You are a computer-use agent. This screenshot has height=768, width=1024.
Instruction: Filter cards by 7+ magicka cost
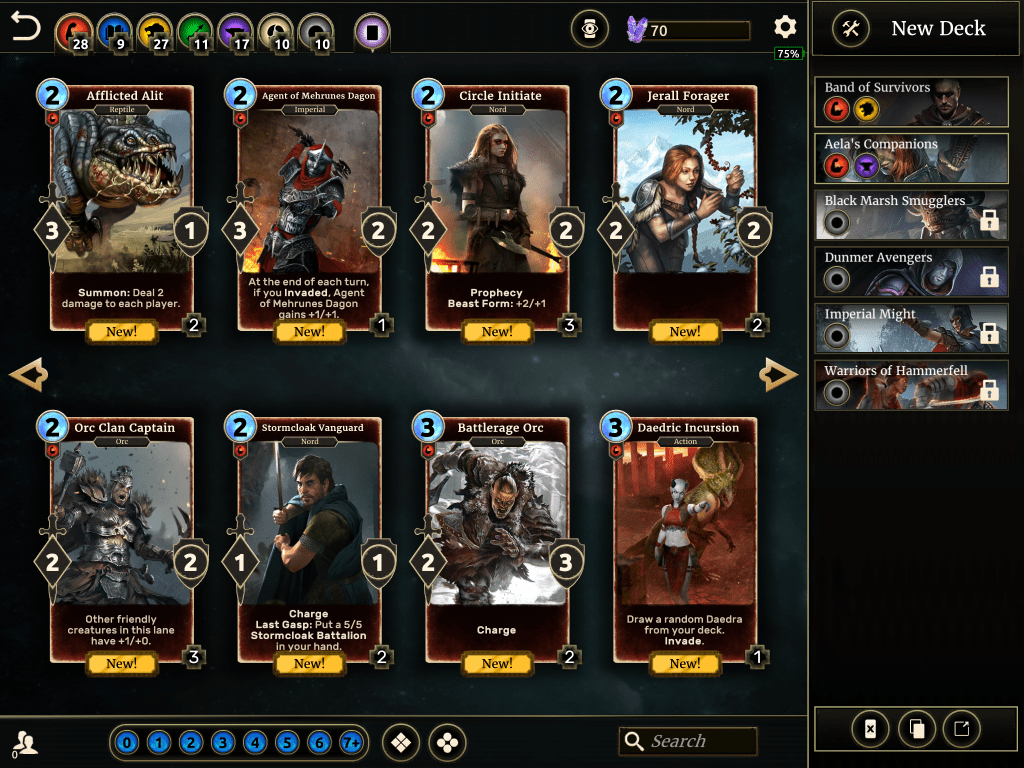pos(351,743)
